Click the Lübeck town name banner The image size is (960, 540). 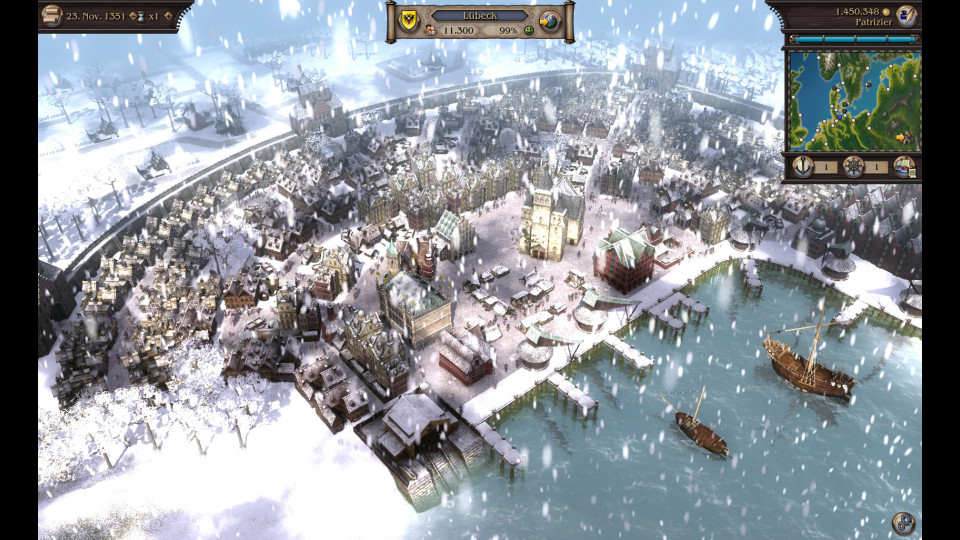click(x=480, y=16)
